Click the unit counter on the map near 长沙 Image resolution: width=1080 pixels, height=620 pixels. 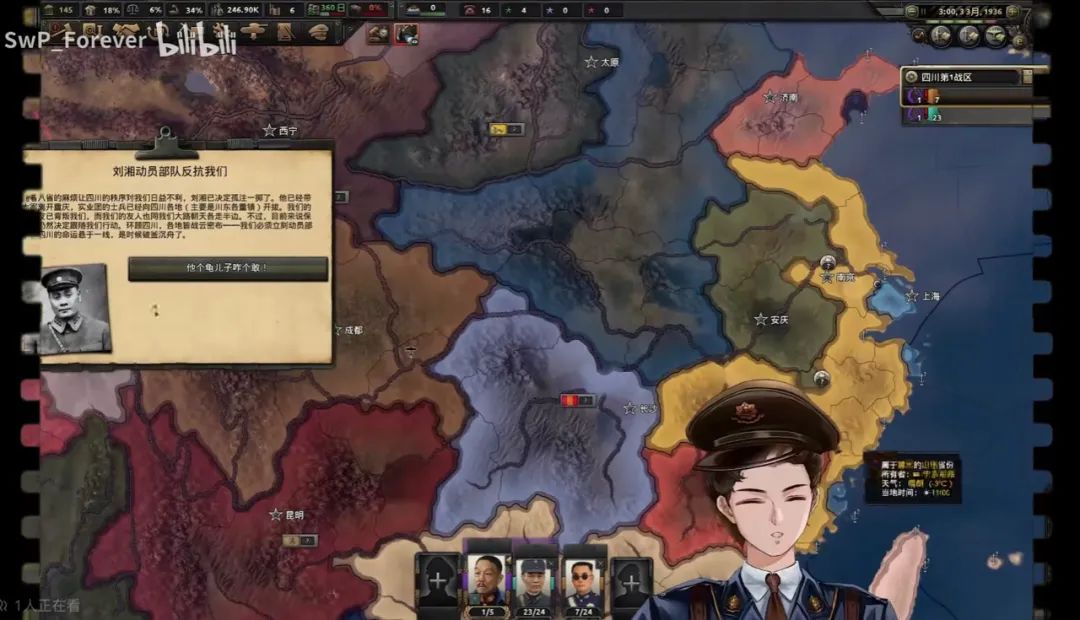pos(577,400)
